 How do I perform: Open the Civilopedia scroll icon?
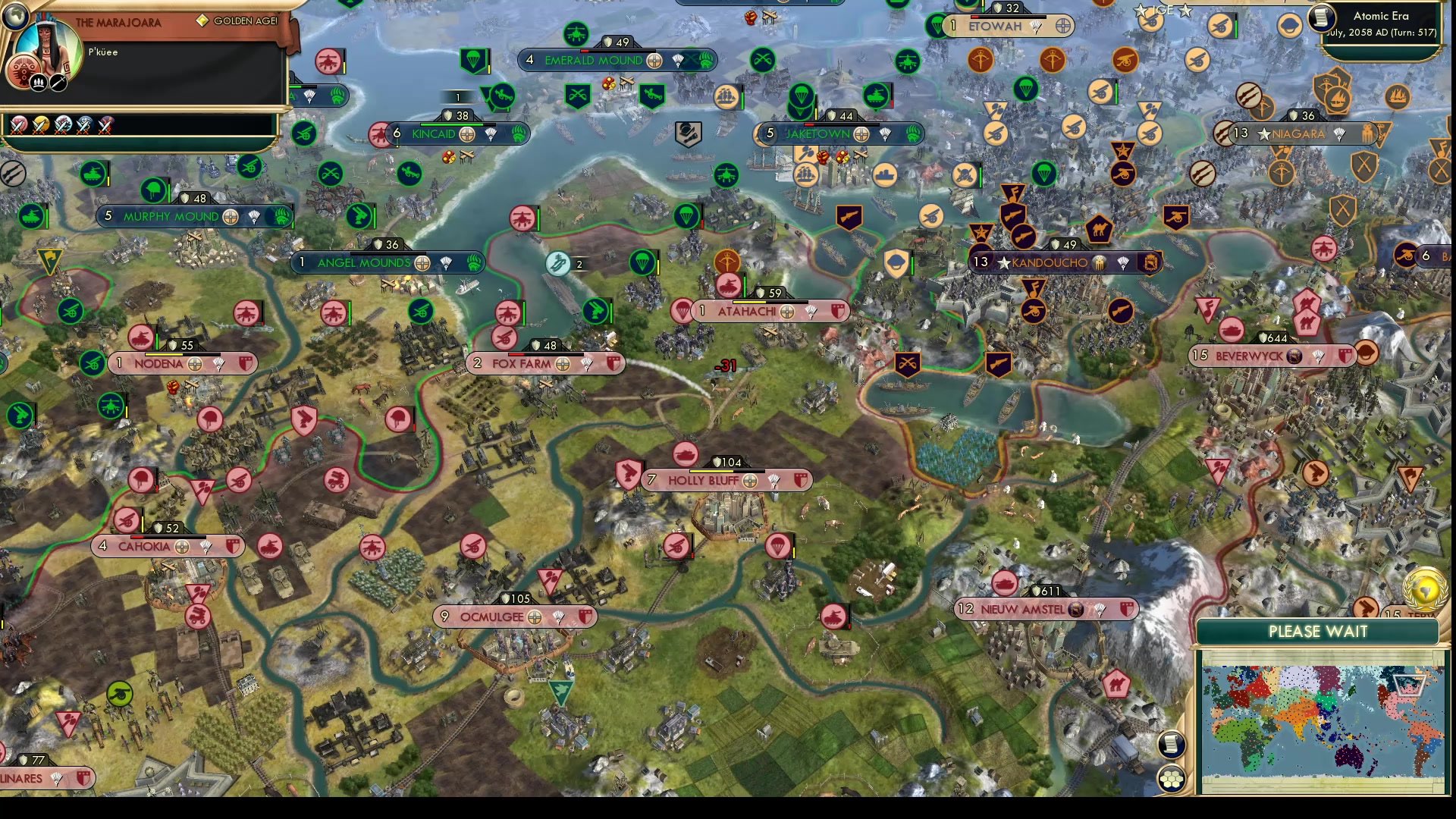[x=1171, y=745]
